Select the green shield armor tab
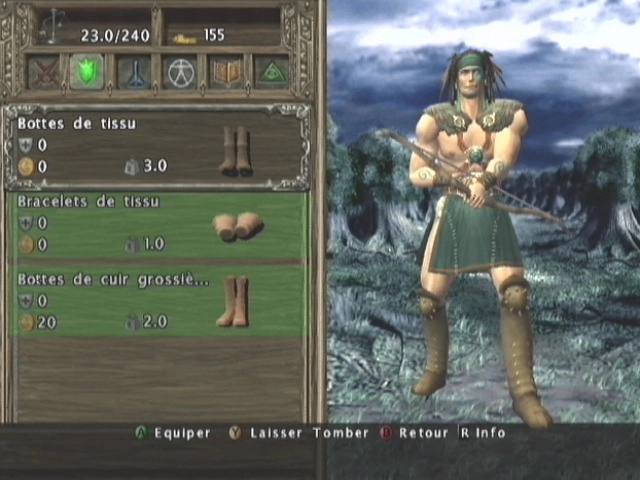 tap(87, 72)
